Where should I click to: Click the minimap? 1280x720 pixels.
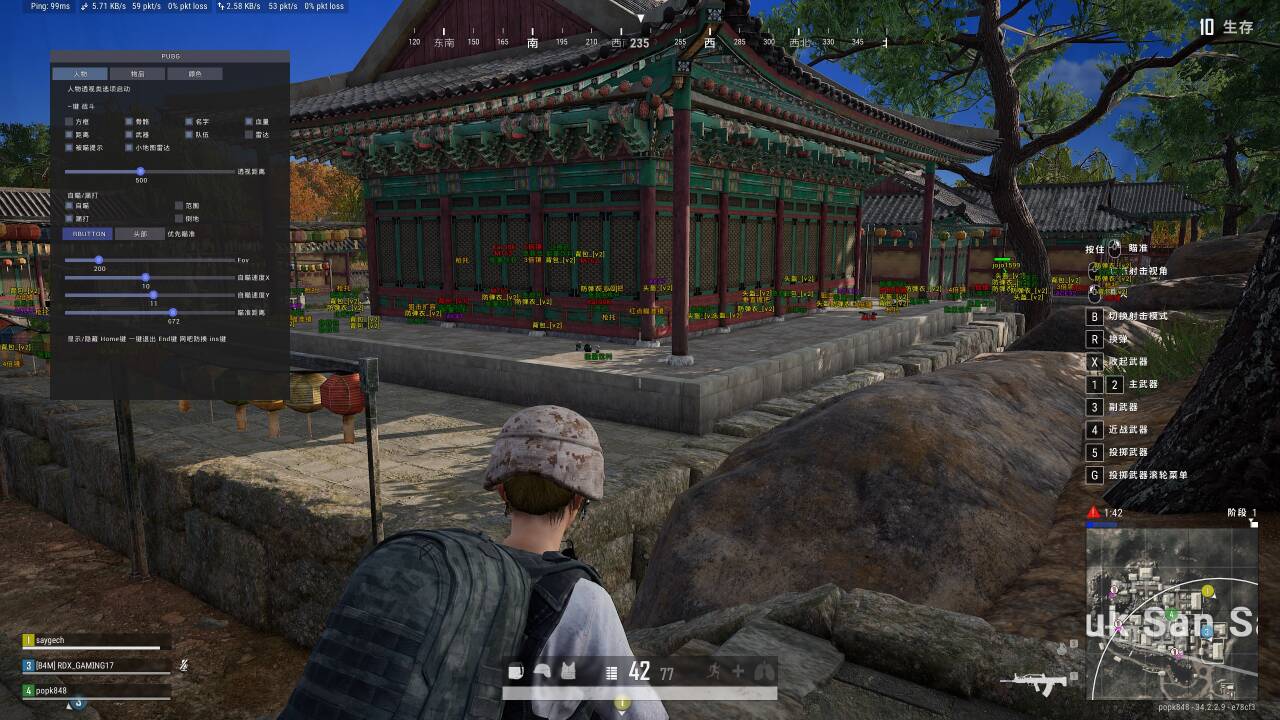(1171, 612)
